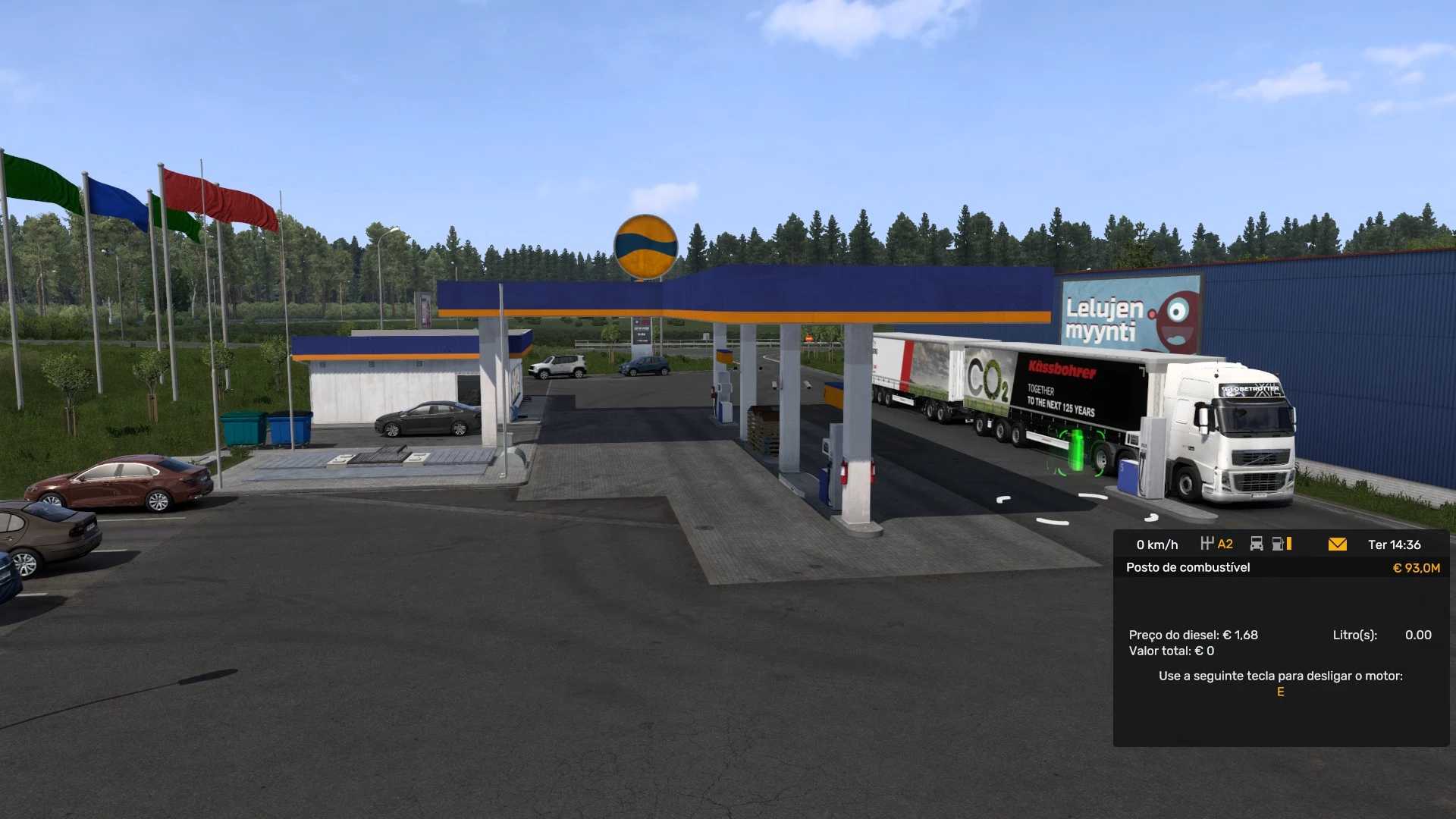Select the Posto de combustível panel header
The height and width of the screenshot is (819, 1456).
[x=1188, y=567]
